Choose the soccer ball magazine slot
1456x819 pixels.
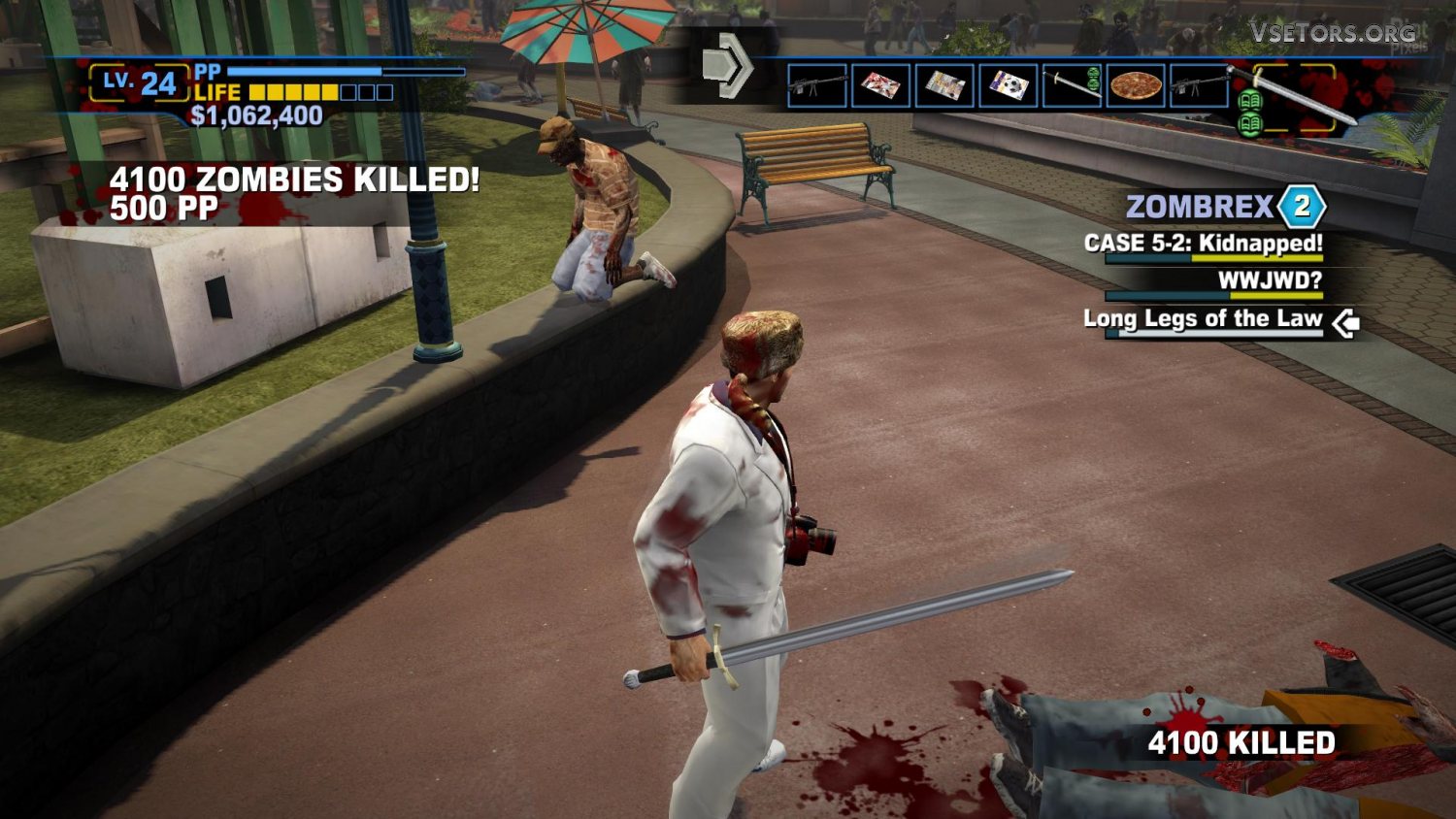[x=1009, y=86]
